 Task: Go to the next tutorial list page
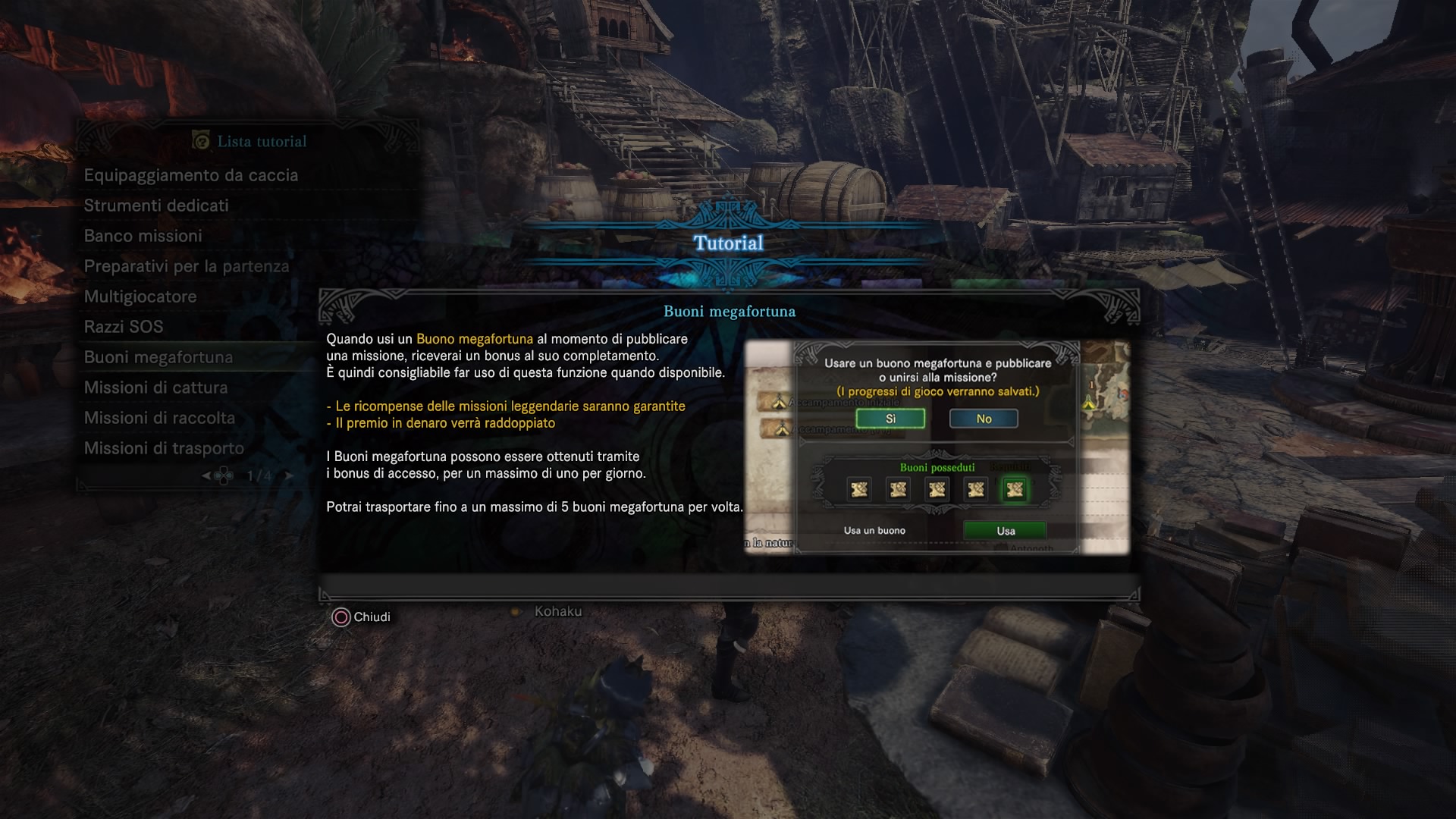point(288,476)
